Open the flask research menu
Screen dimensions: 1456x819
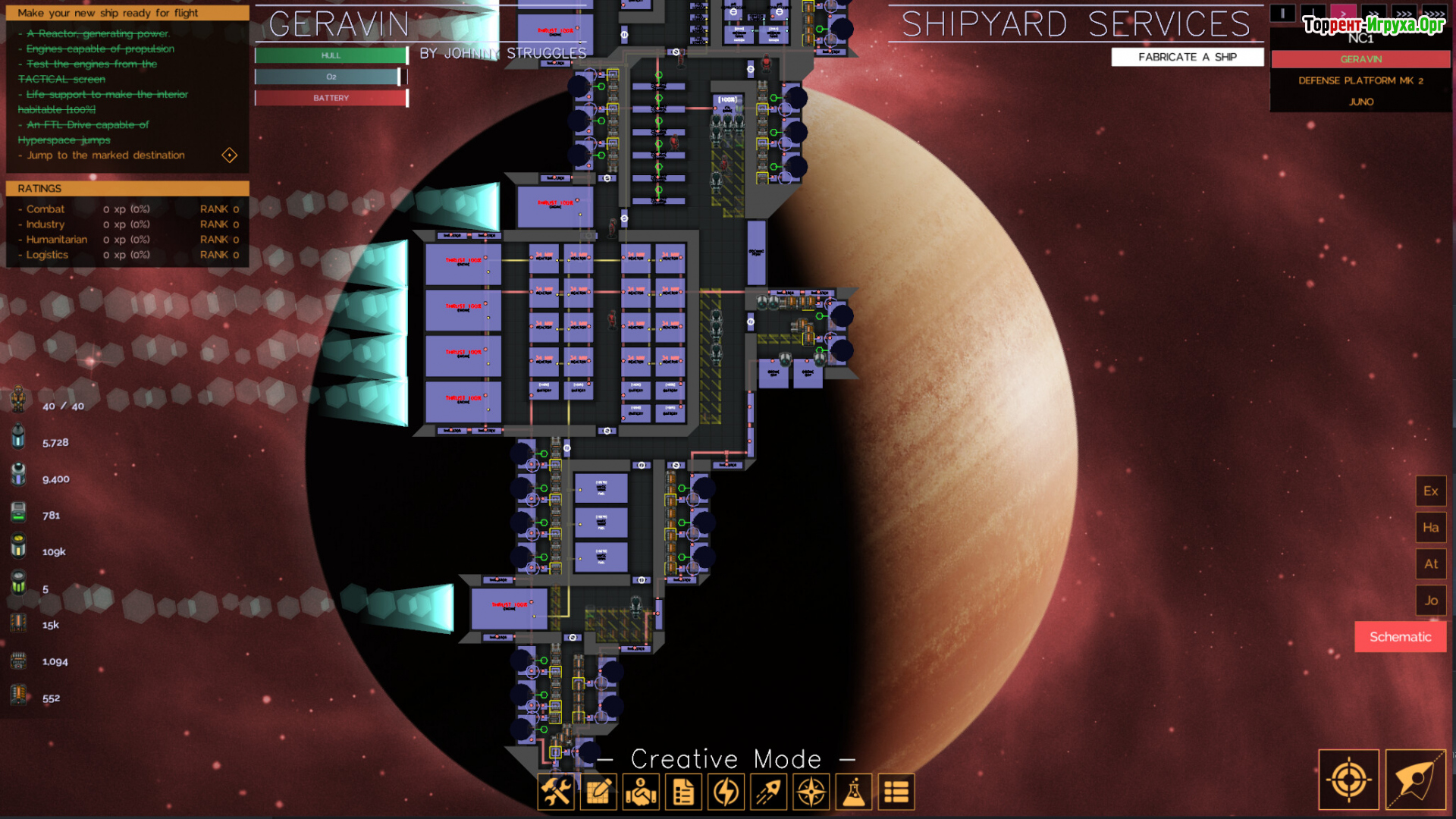pos(854,792)
